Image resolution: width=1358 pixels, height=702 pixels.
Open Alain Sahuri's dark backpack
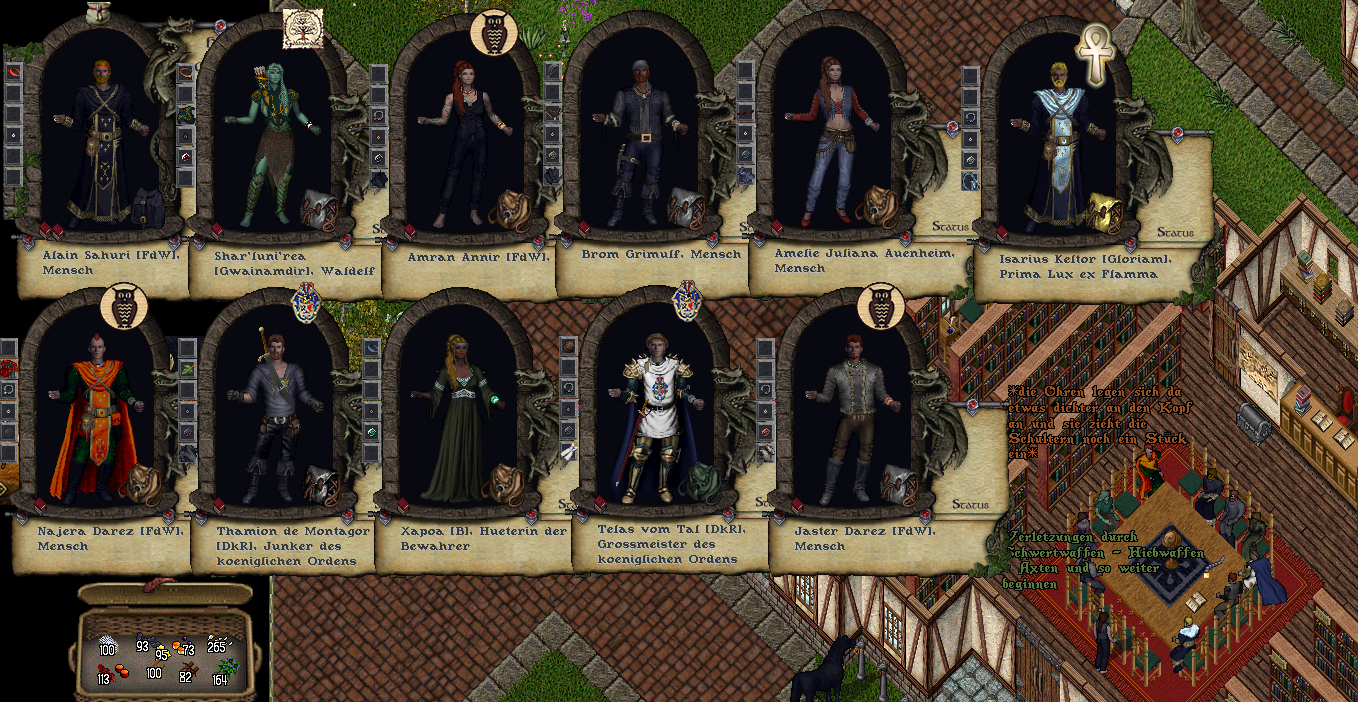(x=147, y=205)
